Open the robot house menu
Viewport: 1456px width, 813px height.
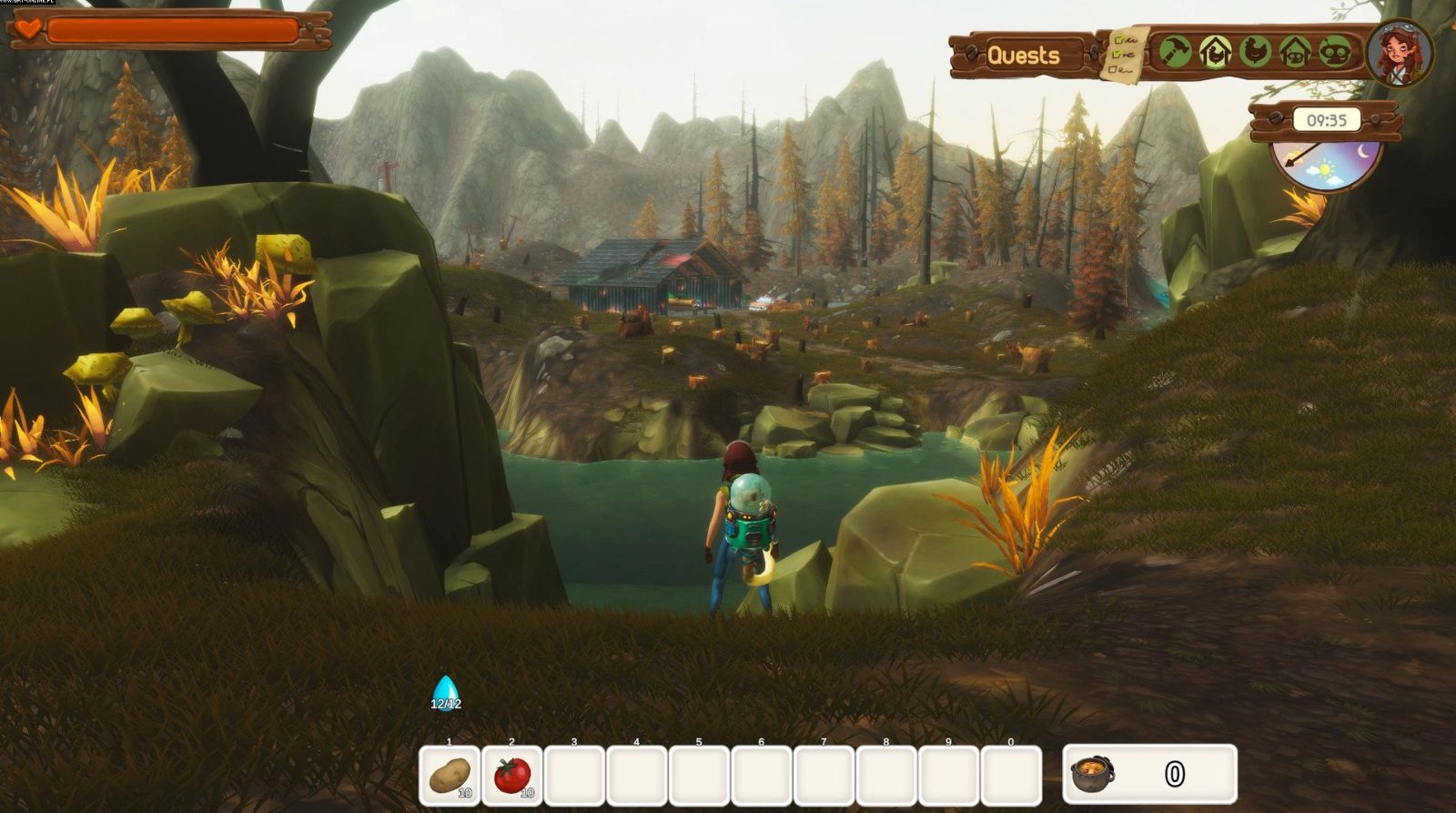[x=1295, y=52]
